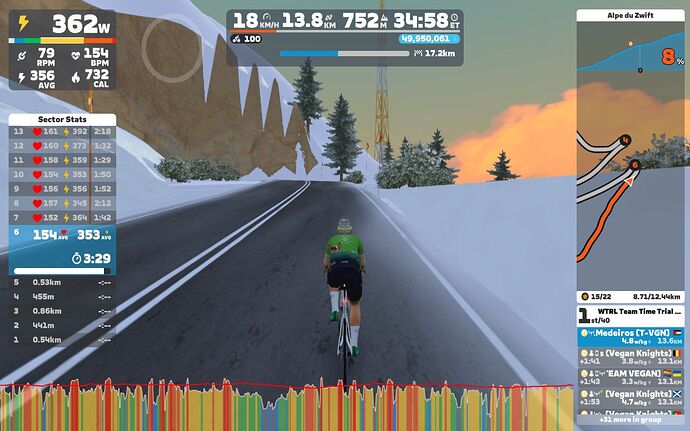The width and height of the screenshot is (690, 431).
Task: Select sector 13 in Sector Stats
Action: [x=62, y=131]
